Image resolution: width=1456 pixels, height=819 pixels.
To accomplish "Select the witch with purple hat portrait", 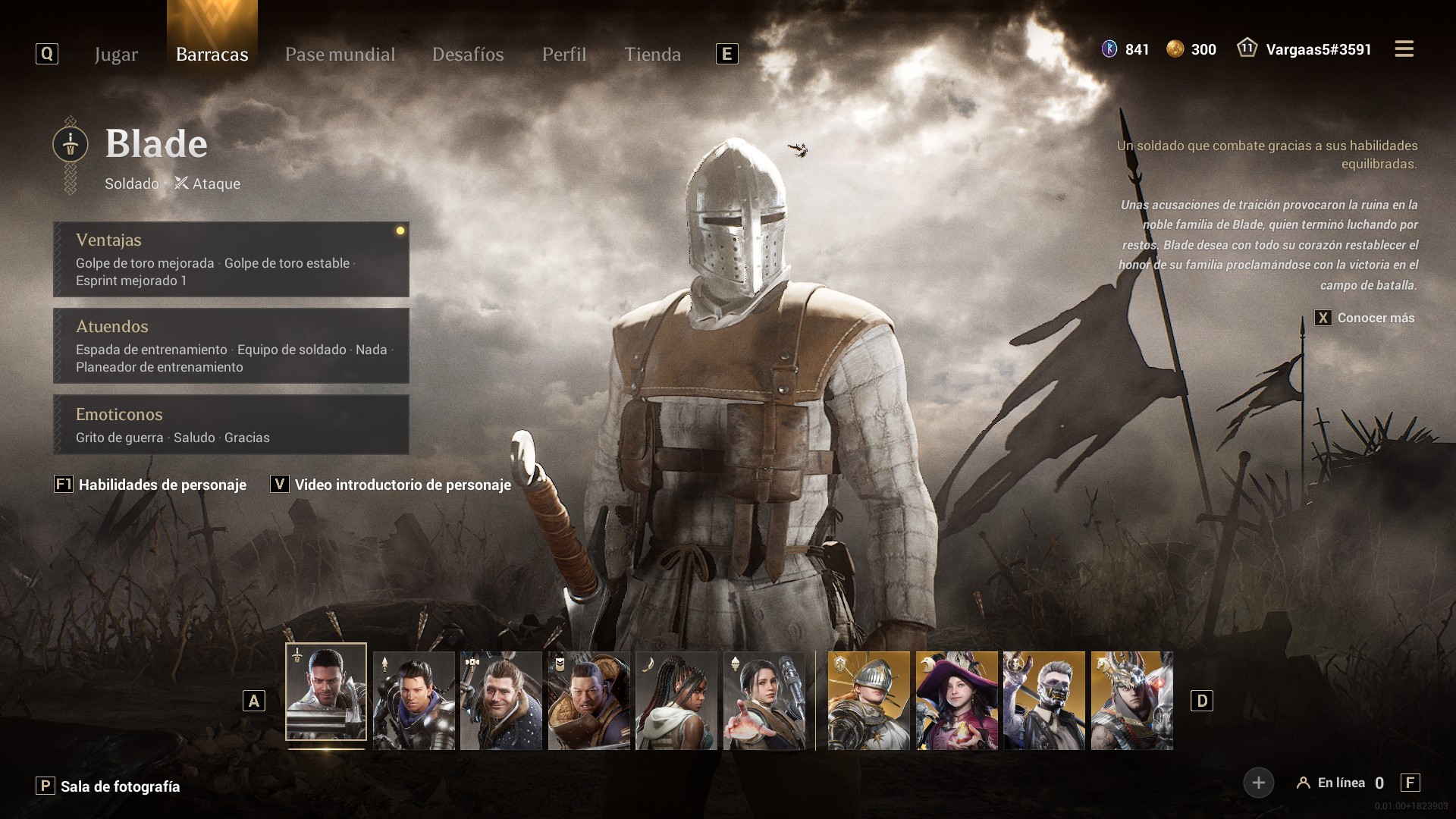I will pos(956,701).
